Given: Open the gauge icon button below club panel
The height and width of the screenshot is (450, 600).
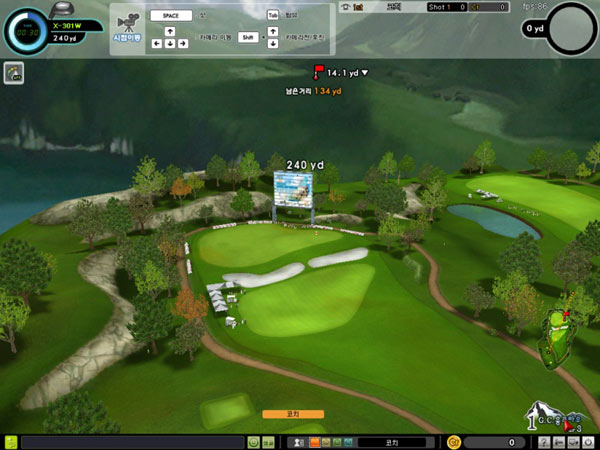Looking at the screenshot, I should coord(14,72).
